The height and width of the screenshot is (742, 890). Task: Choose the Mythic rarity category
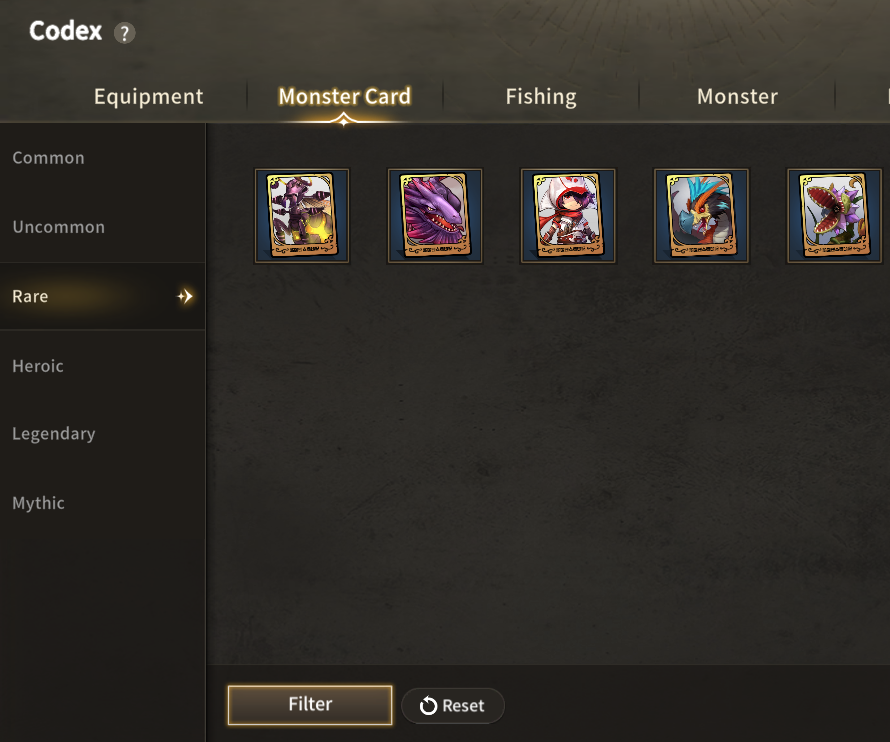pos(38,503)
